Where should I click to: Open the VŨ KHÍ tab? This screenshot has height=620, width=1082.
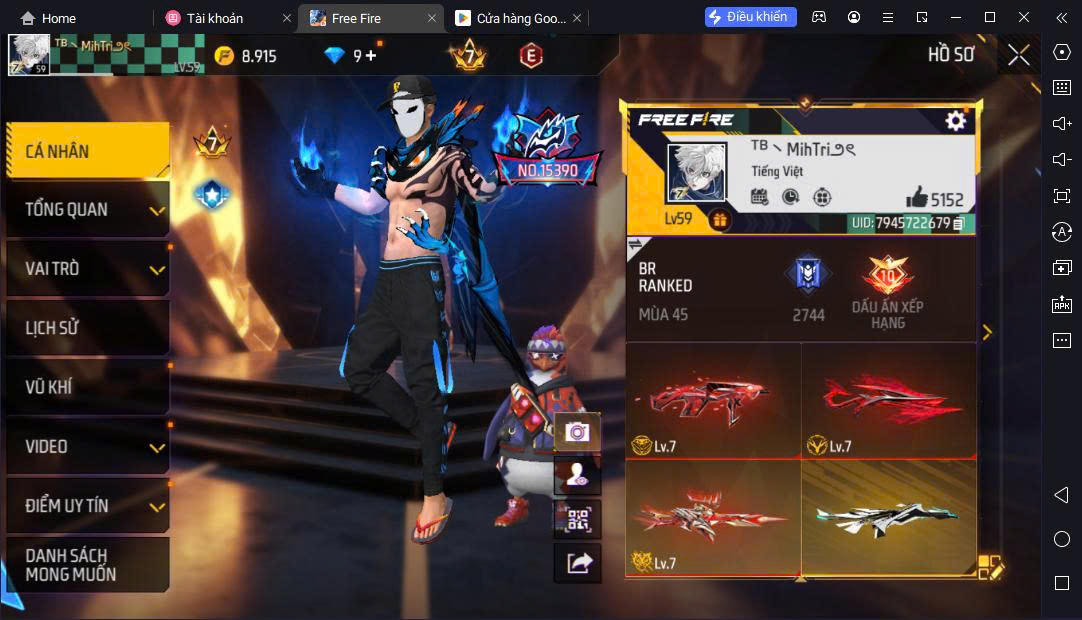87,387
